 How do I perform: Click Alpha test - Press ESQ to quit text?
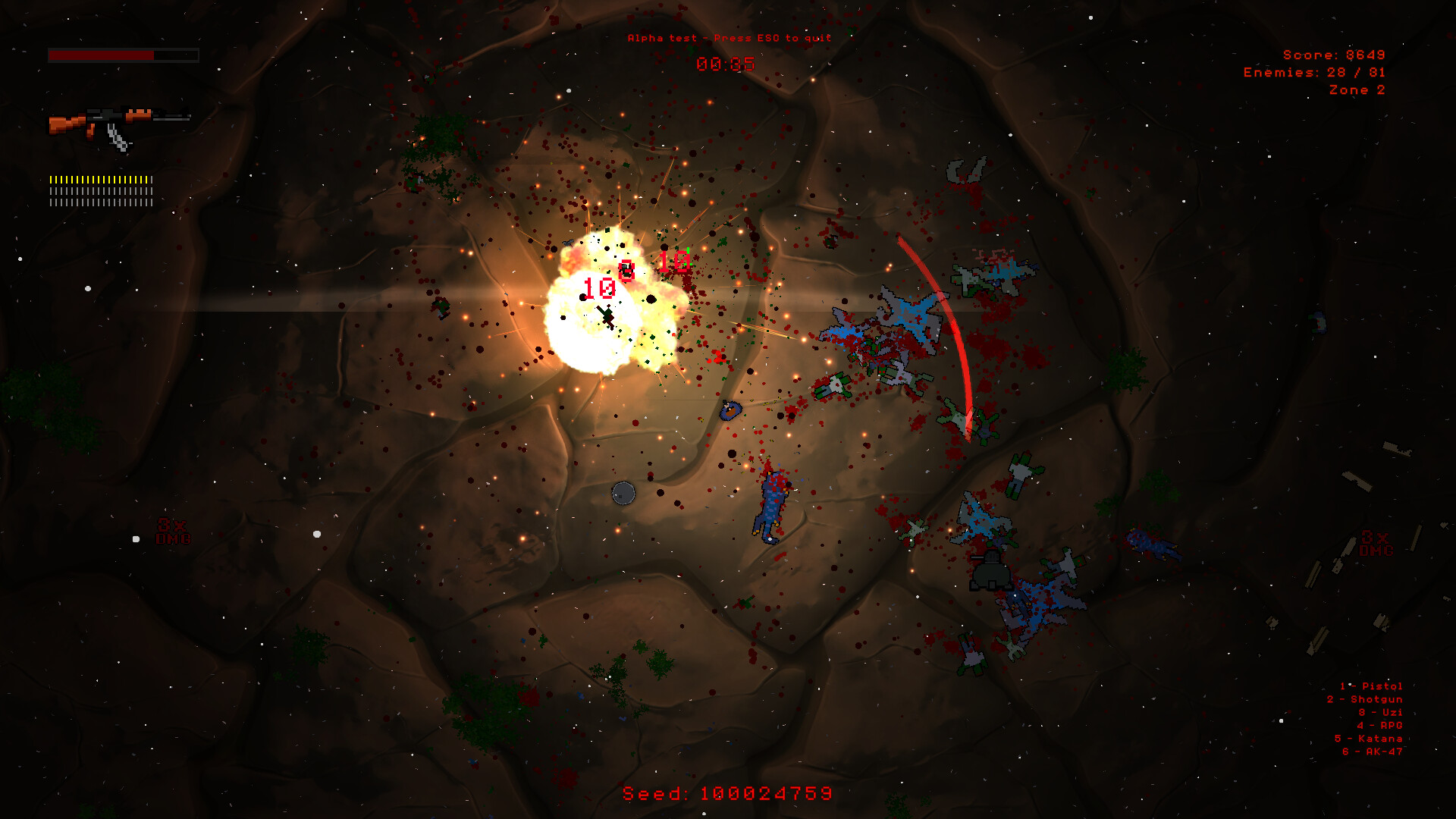(x=729, y=36)
